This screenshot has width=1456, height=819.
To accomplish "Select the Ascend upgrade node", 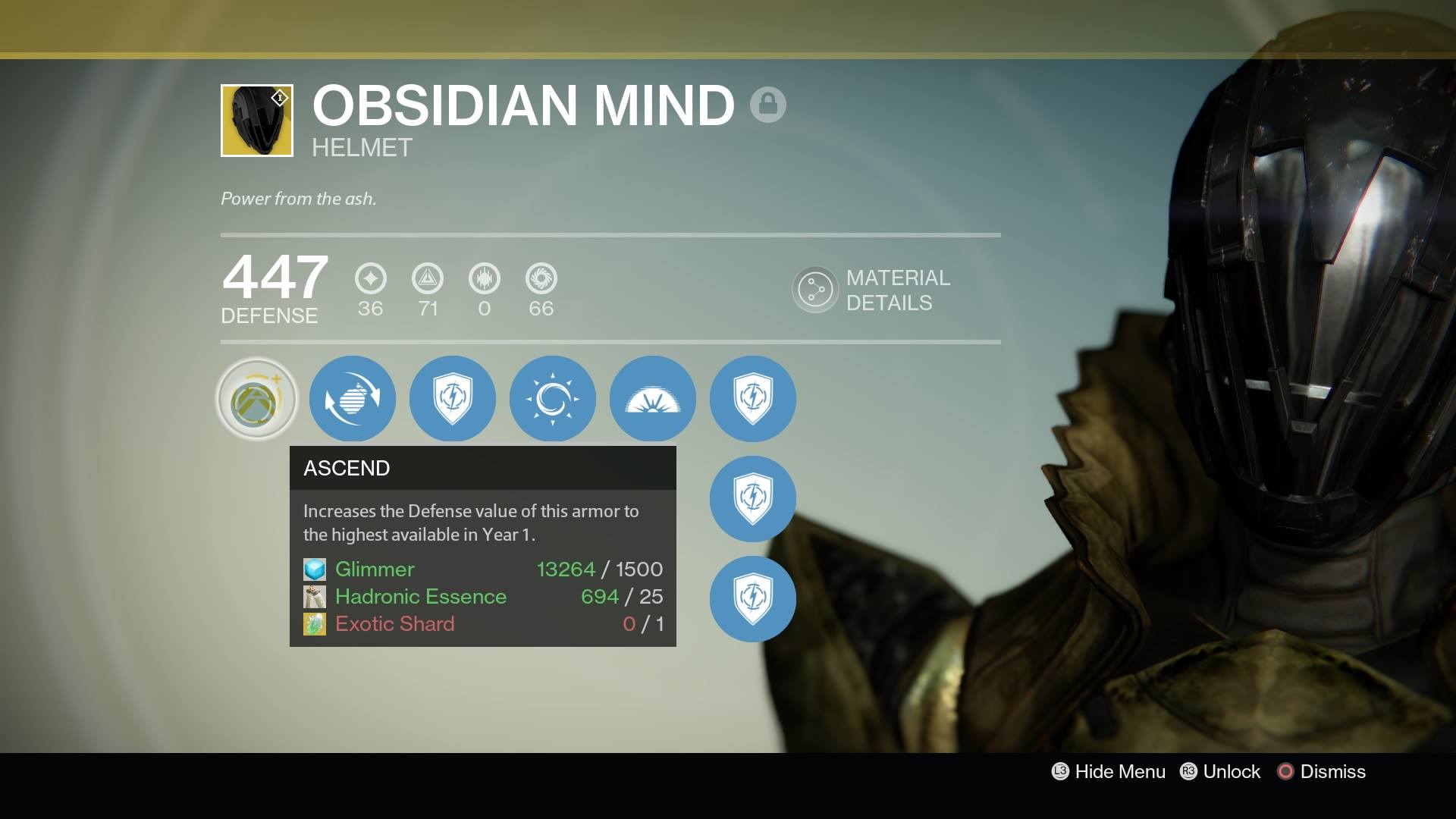I will (x=256, y=399).
